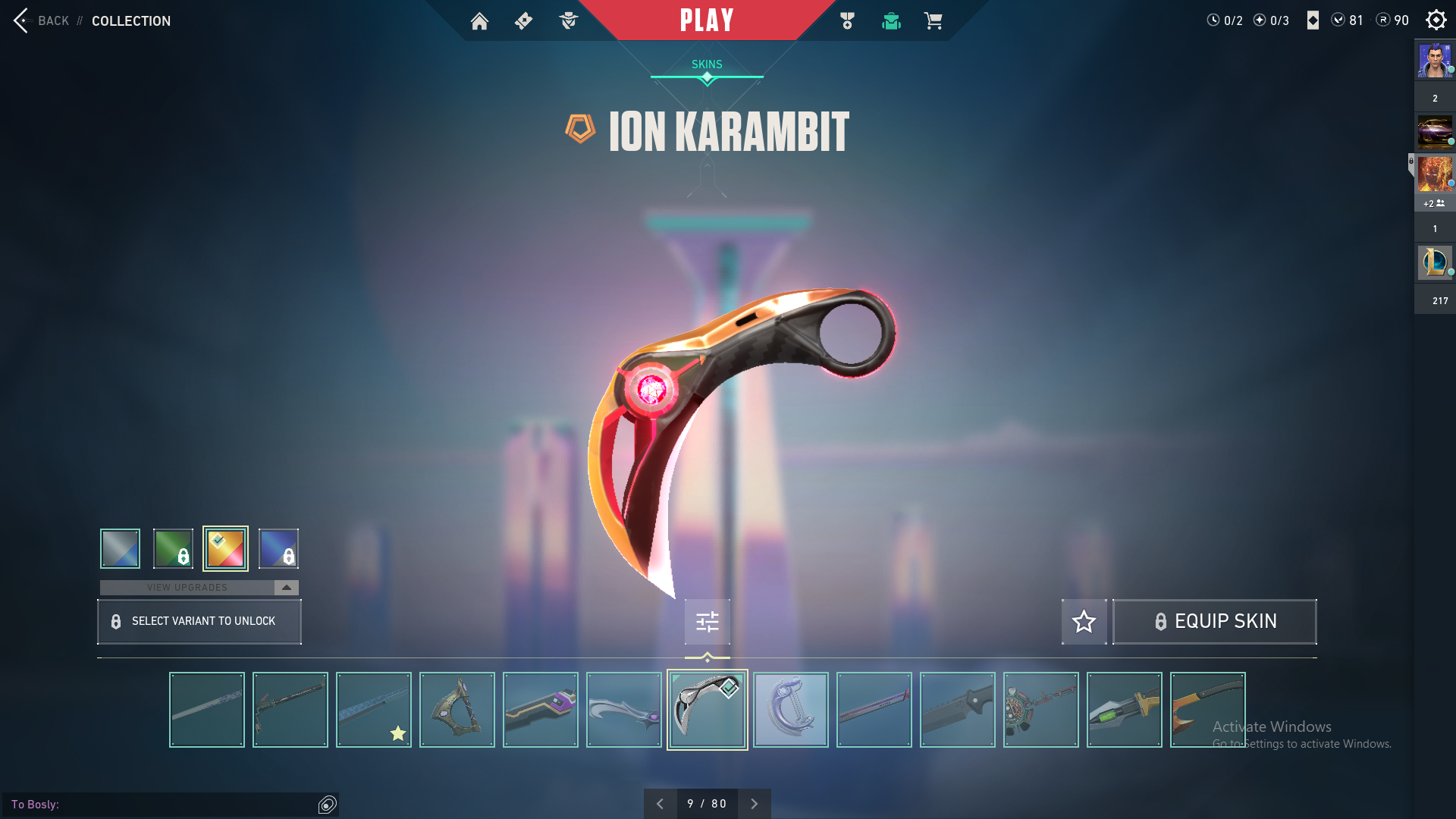The height and width of the screenshot is (819, 1456).
Task: Go to the next skin page
Action: click(x=754, y=804)
